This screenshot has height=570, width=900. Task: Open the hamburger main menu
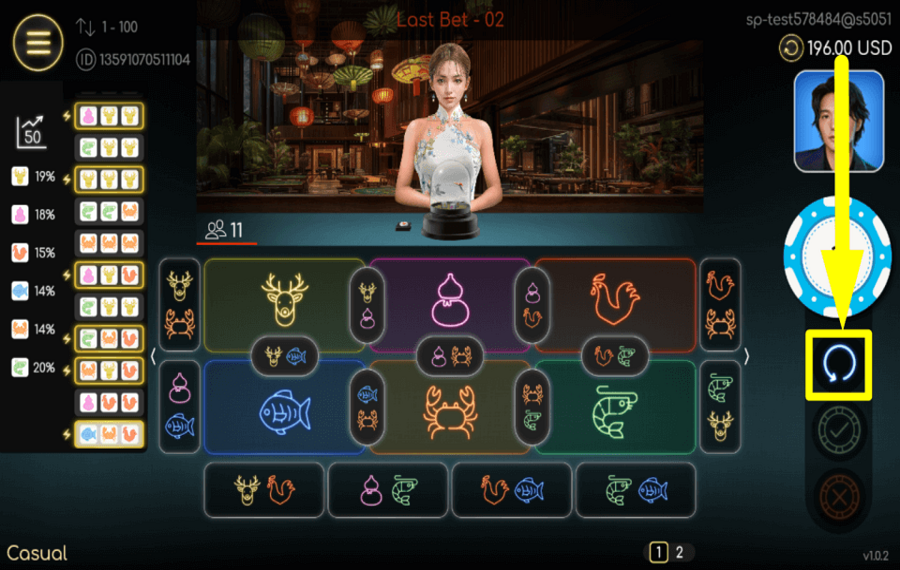(x=38, y=43)
